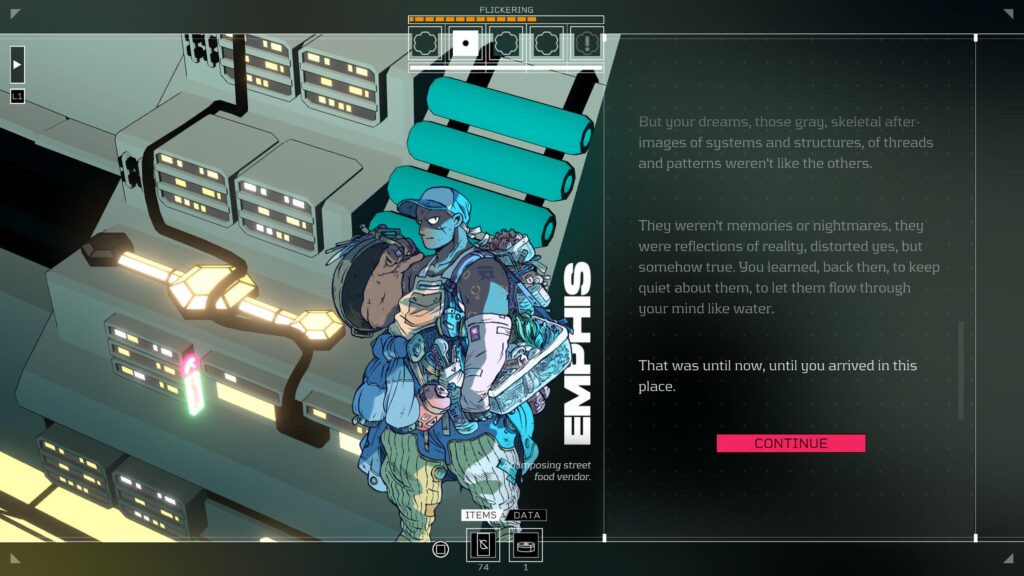Expand the side panel with the arrow
Screen dimensions: 1024x576
point(17,64)
